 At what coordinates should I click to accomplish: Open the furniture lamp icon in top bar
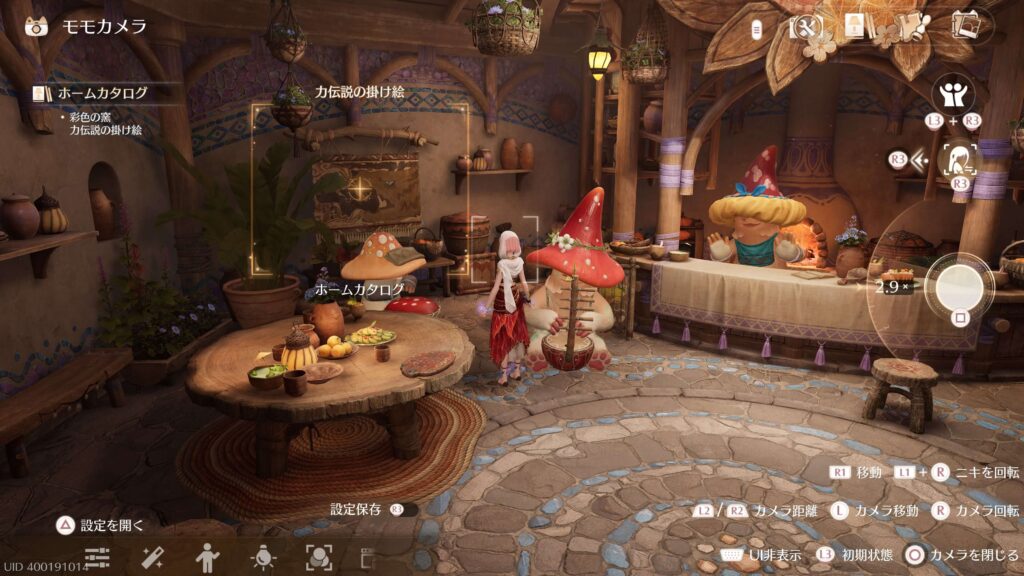pos(856,26)
